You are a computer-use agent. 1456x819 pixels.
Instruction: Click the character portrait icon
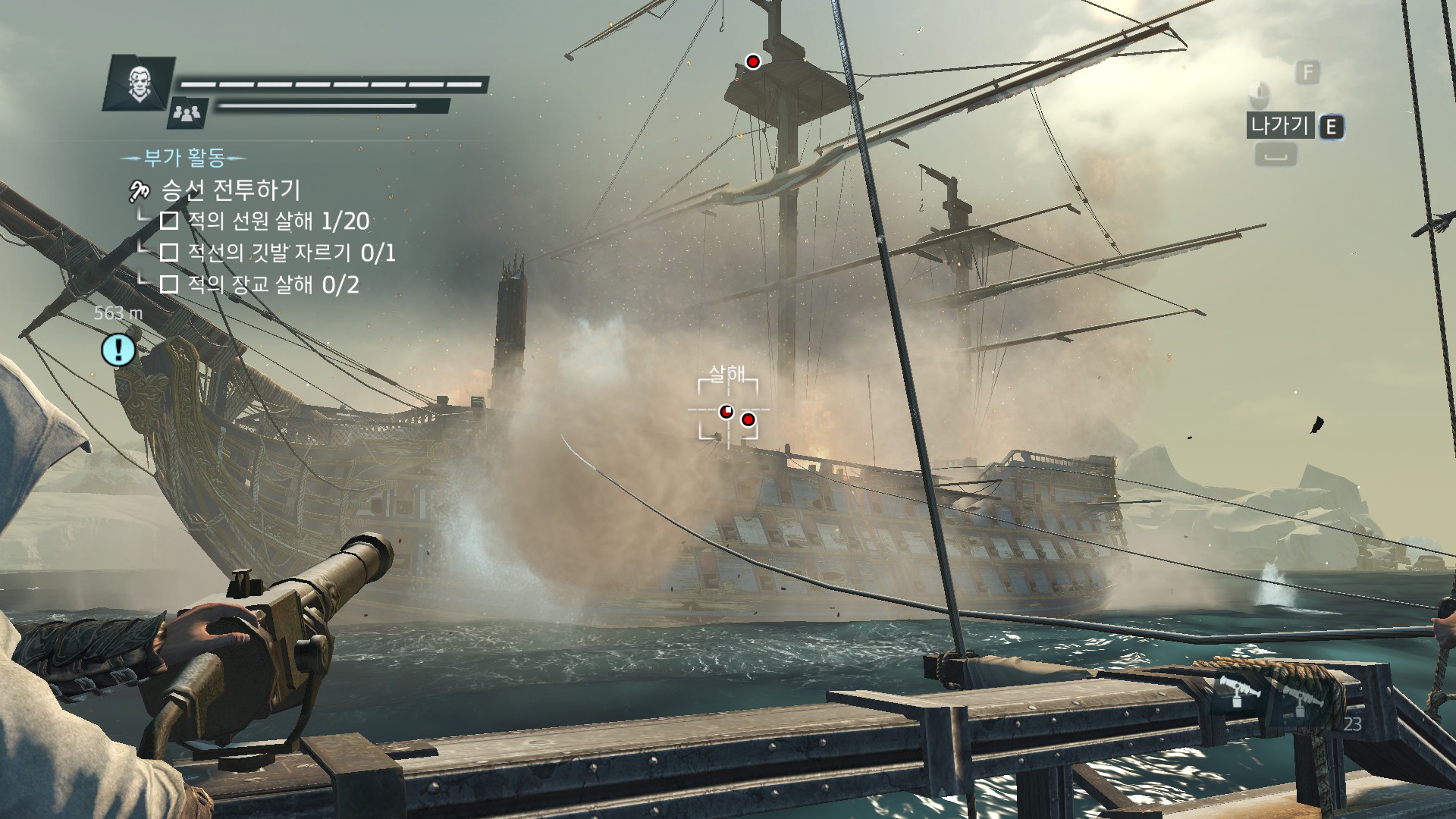[x=138, y=81]
